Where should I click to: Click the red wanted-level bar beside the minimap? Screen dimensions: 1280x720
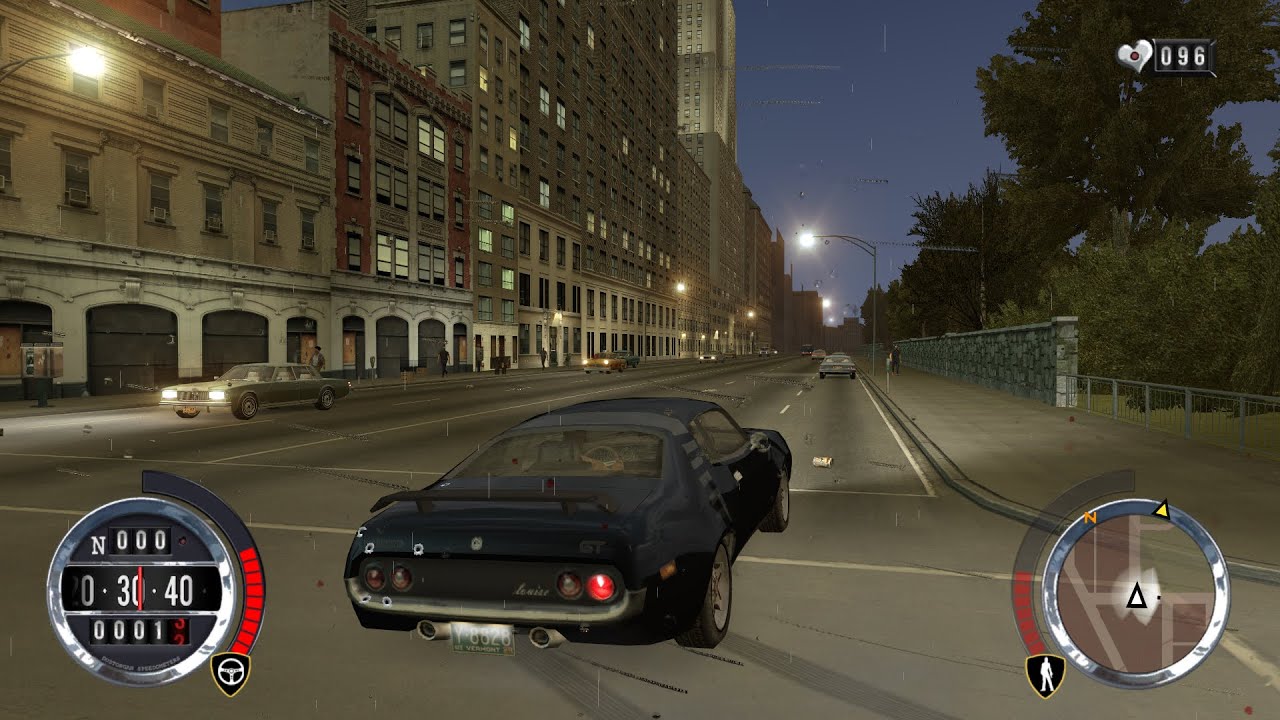pos(1023,607)
